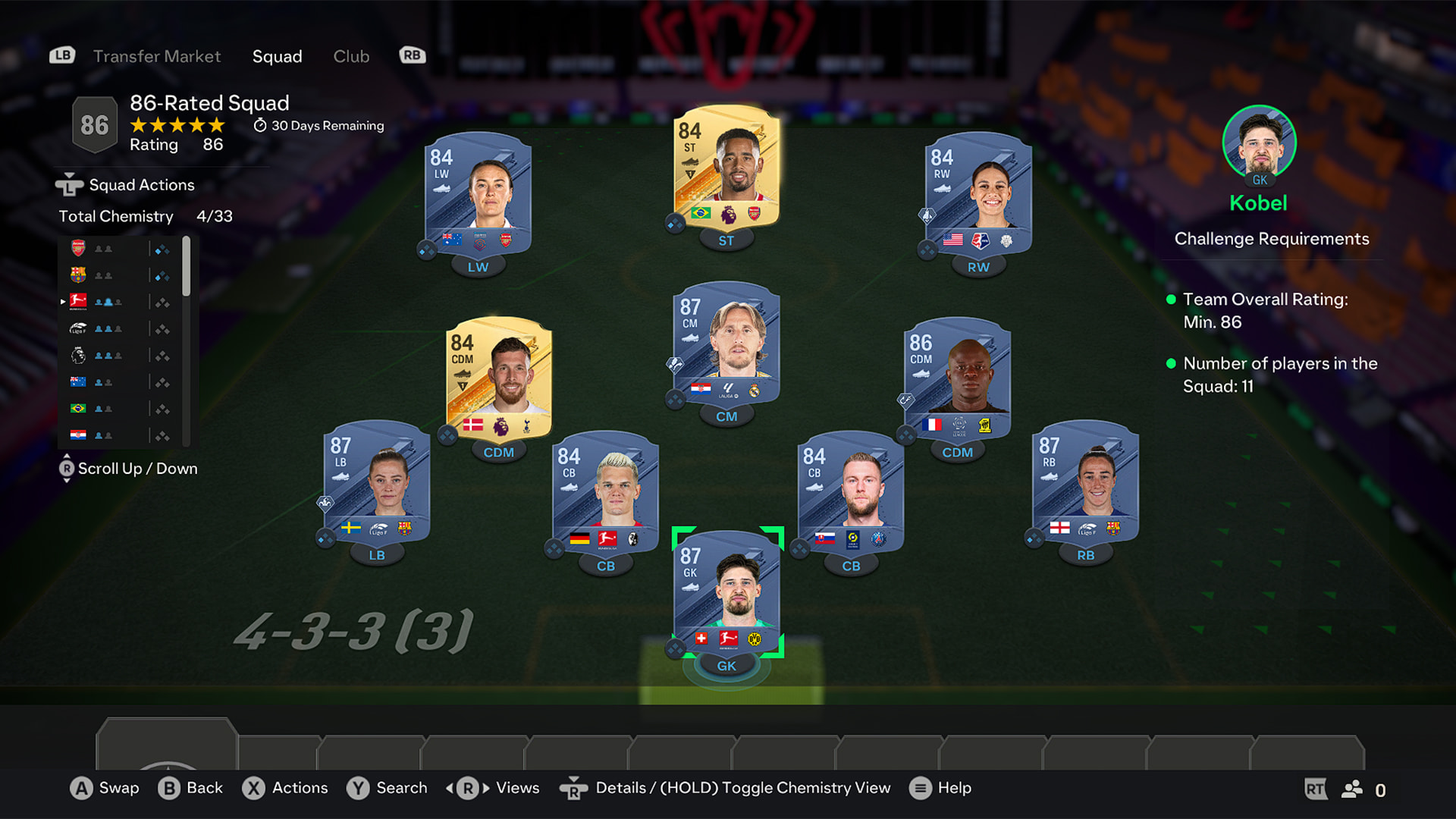Open the Transfer Market tab
The image size is (1456, 819).
[x=156, y=56]
